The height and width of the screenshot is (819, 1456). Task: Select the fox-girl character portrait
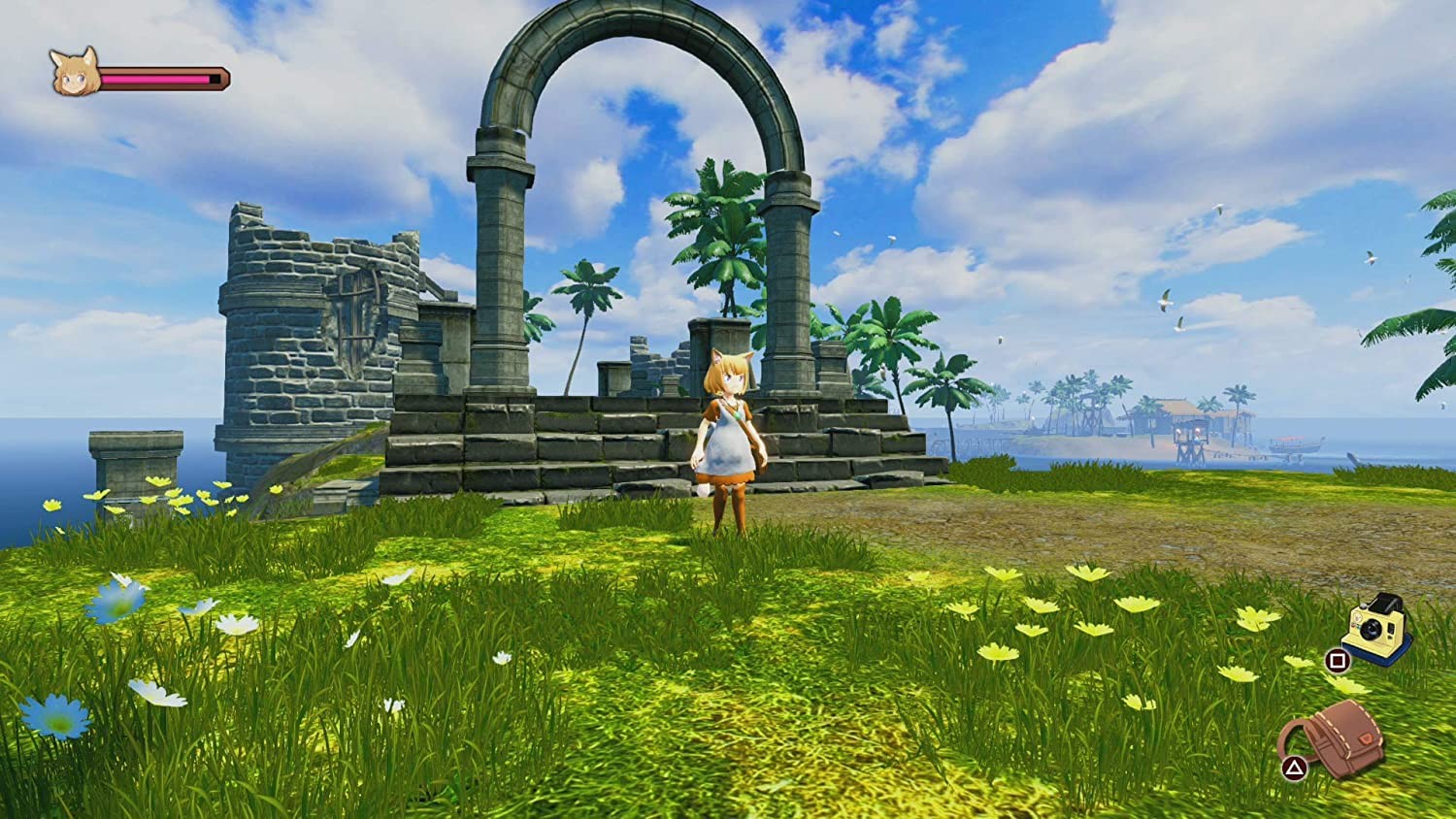pos(76,72)
